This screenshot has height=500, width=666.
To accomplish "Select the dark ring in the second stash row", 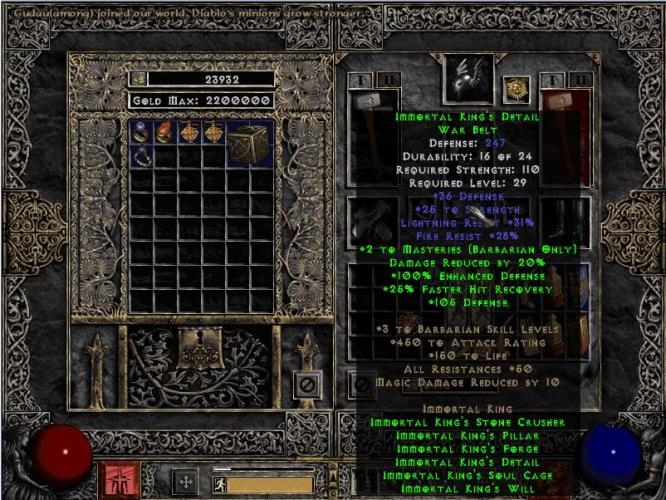I will (x=140, y=156).
